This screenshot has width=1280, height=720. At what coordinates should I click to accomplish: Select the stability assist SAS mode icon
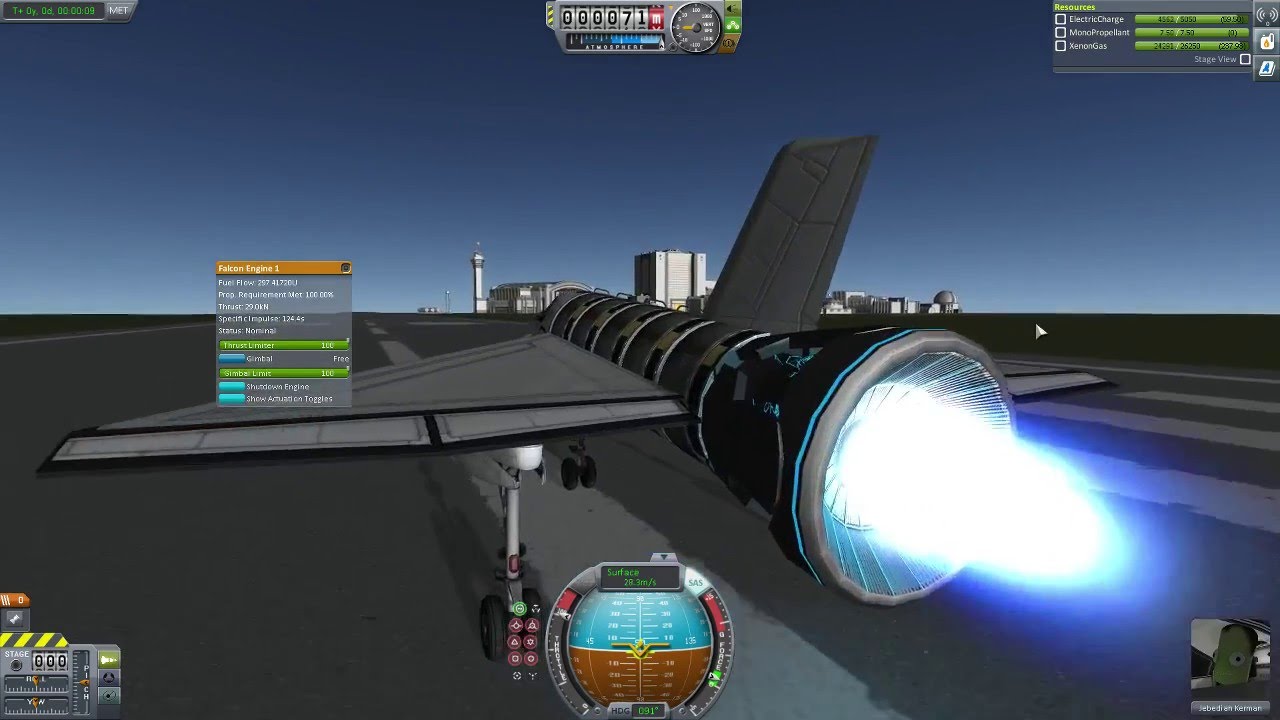point(519,608)
